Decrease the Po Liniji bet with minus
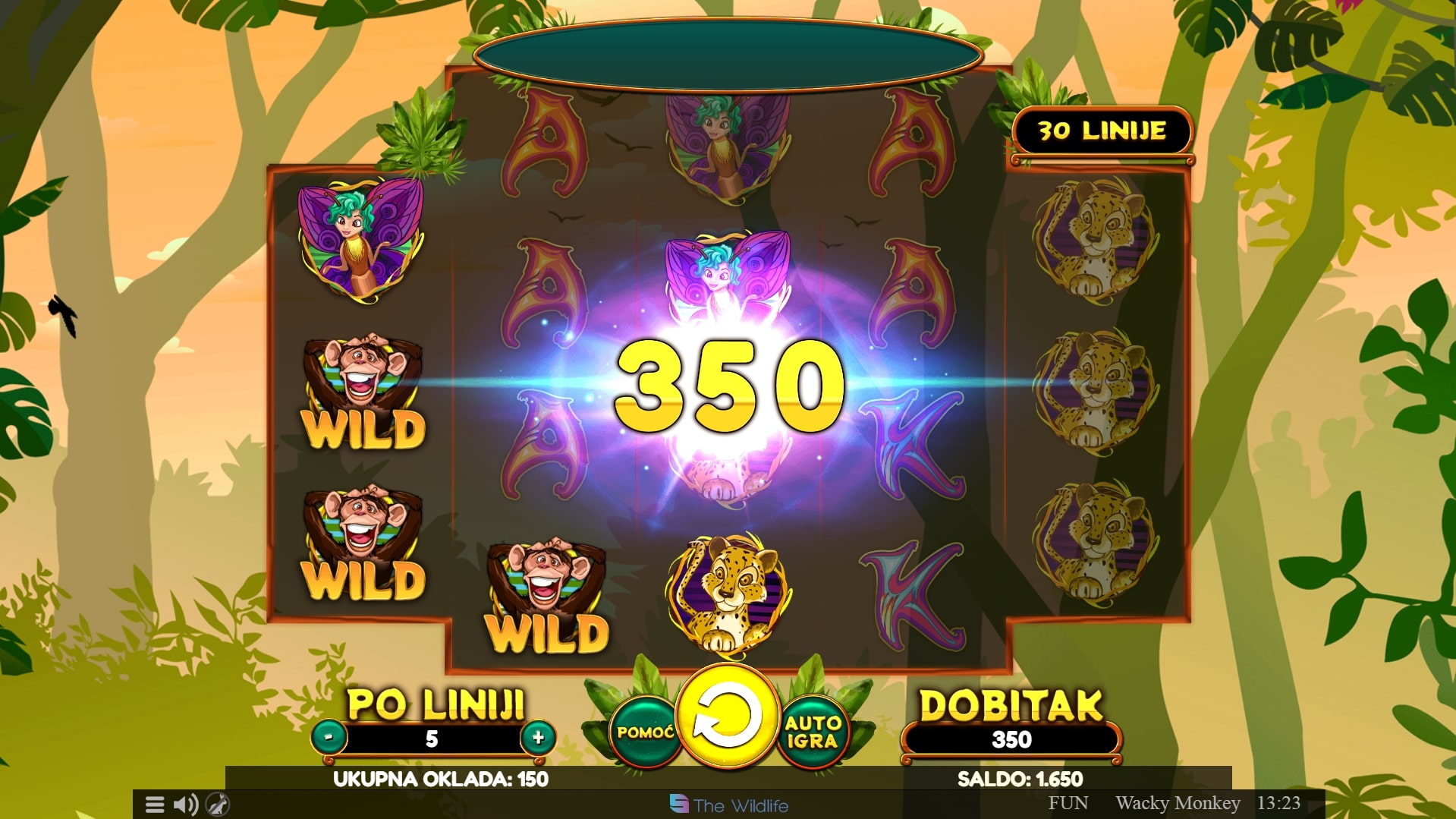The image size is (1456, 819). click(329, 737)
